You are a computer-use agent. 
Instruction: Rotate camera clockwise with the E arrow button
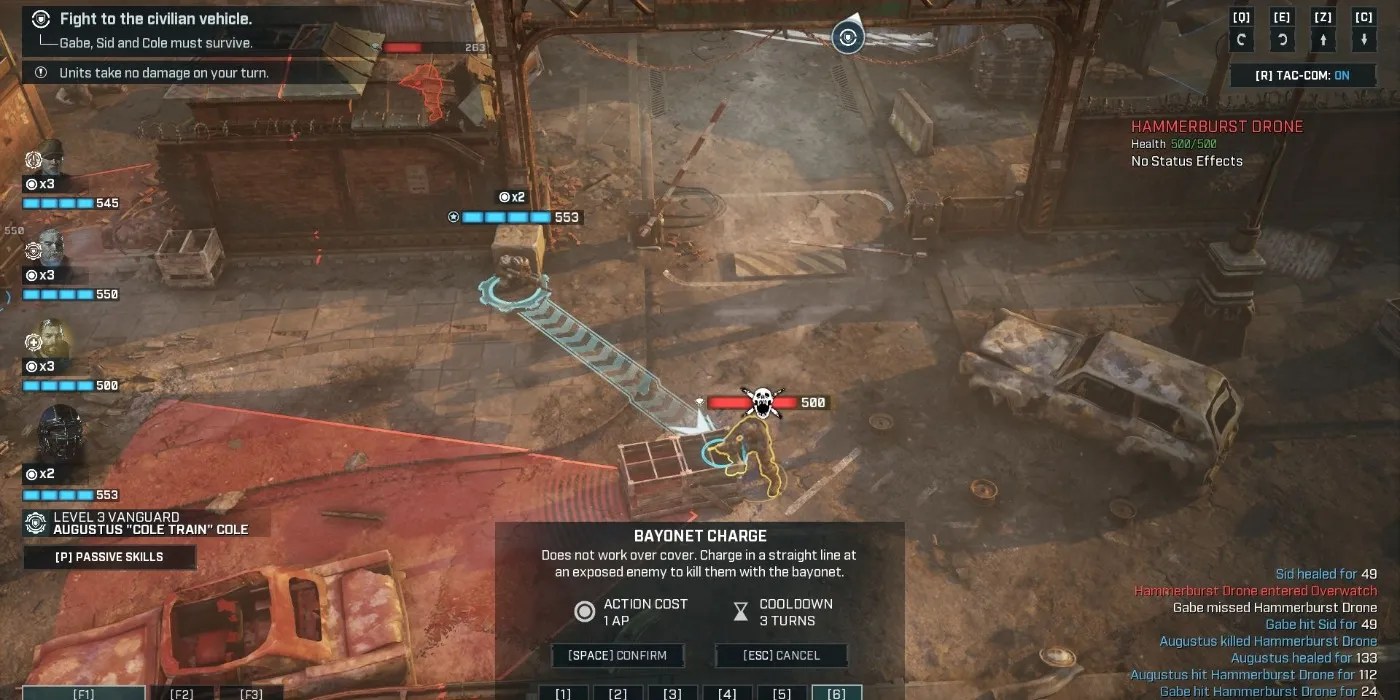coord(1282,40)
